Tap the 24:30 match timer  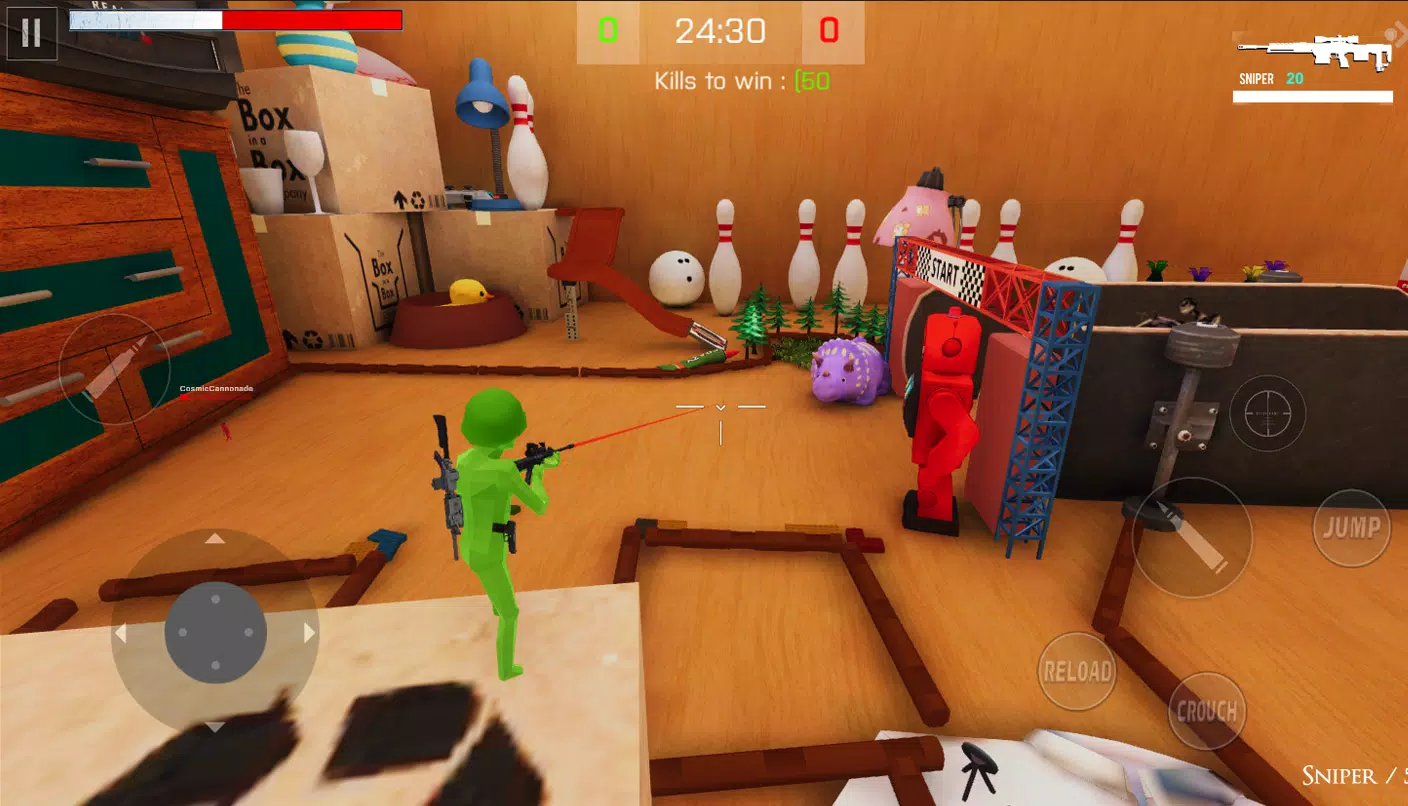coord(719,32)
